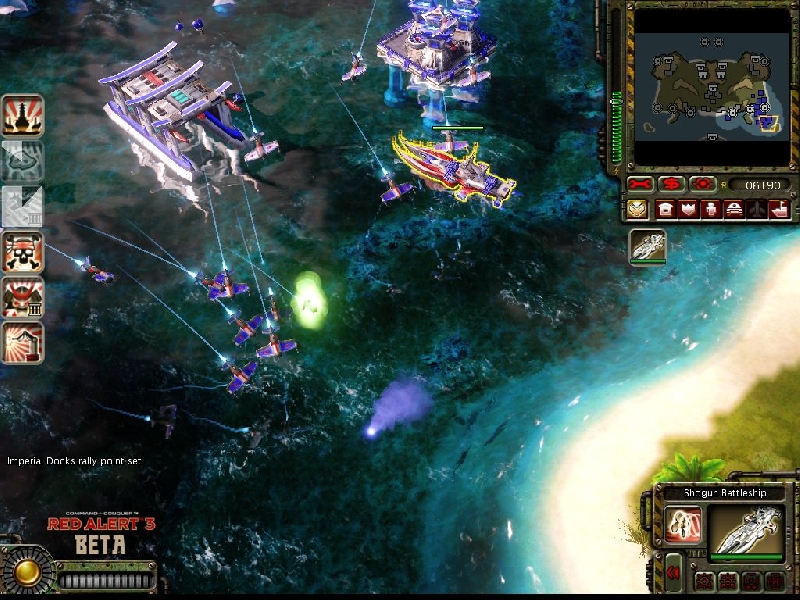800x600 pixels.
Task: Select the aircraft build tab
Action: point(756,209)
